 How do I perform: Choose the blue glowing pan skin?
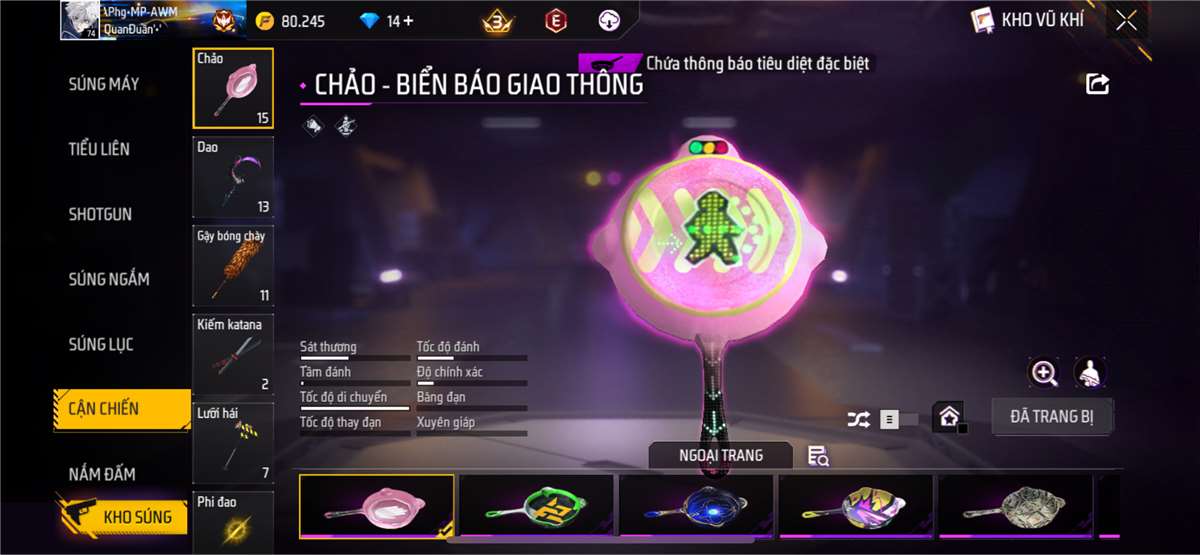[x=696, y=504]
